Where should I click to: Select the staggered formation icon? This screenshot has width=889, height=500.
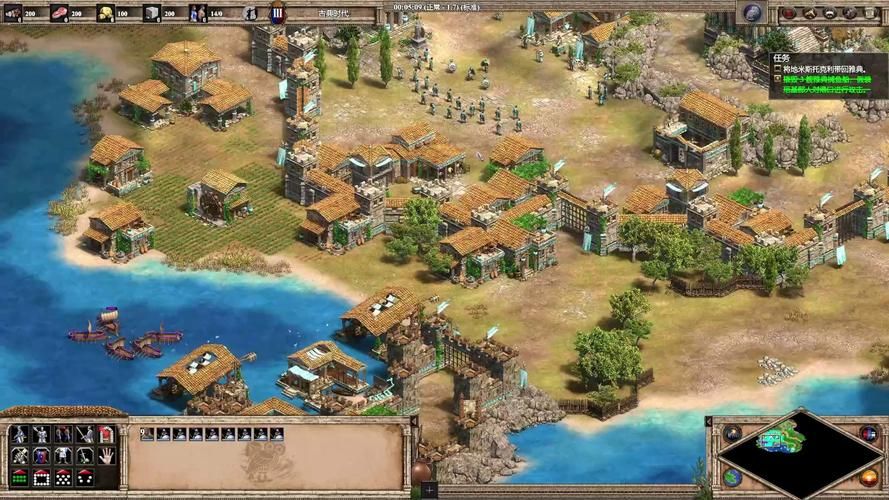(62, 477)
